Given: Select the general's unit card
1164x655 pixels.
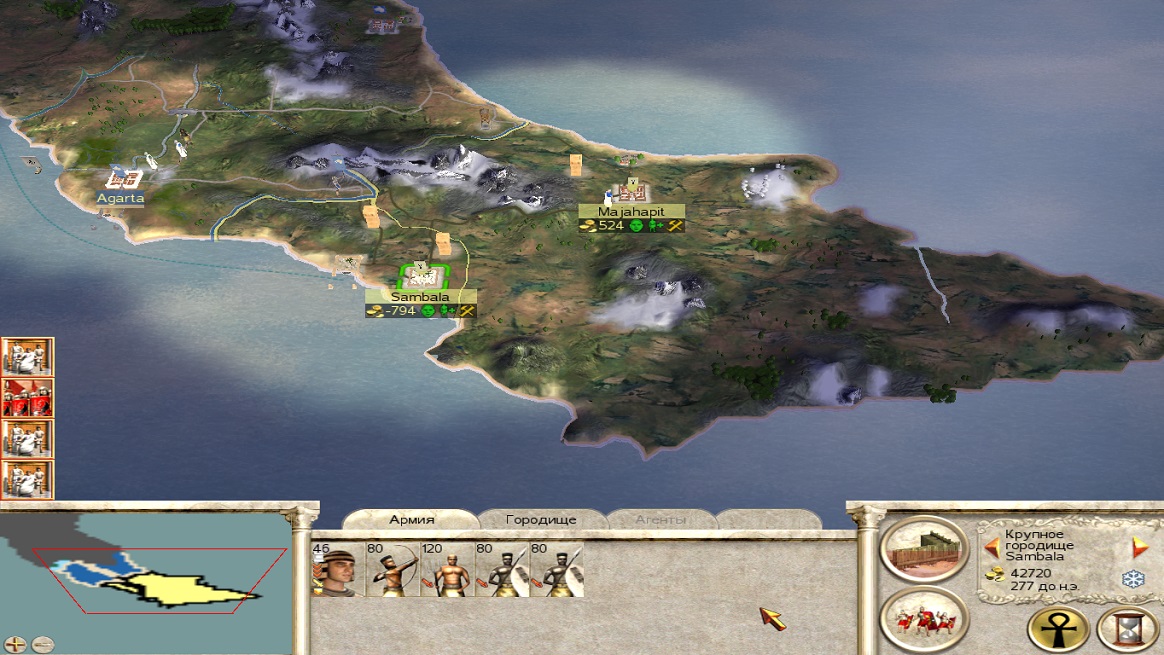Looking at the screenshot, I should [x=337, y=569].
